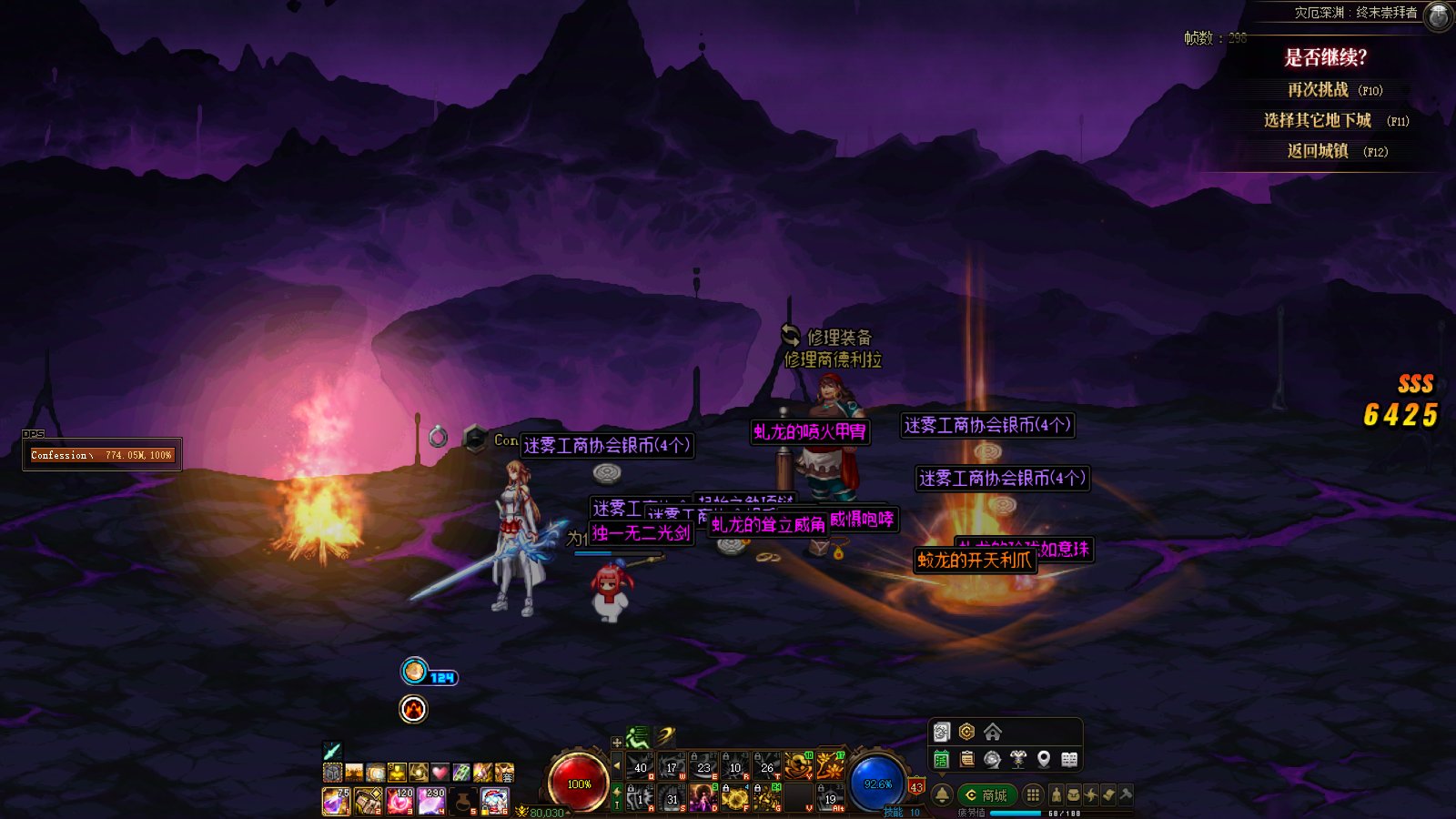Click the bell notification icon
The width and height of the screenshot is (1456, 819).
click(x=943, y=795)
